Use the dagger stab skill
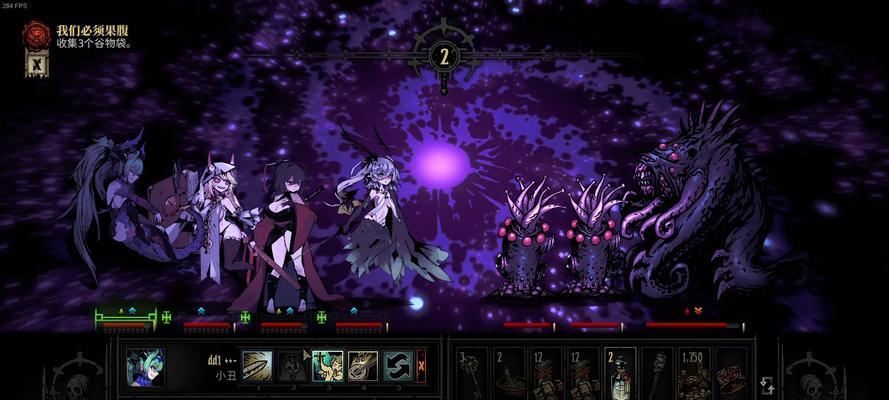Screen dimensions: 889x400 [258, 366]
